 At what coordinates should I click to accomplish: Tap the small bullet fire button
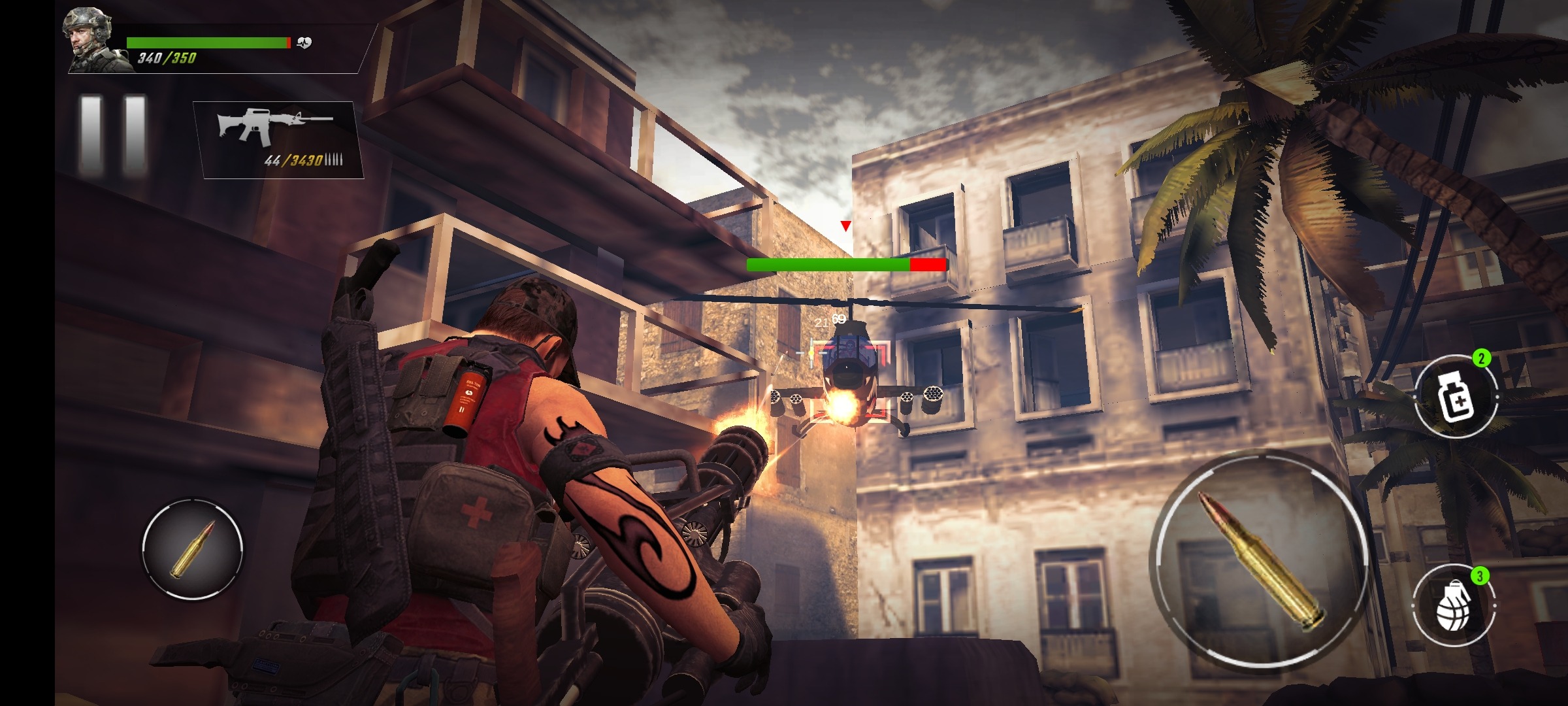pyautogui.click(x=193, y=548)
